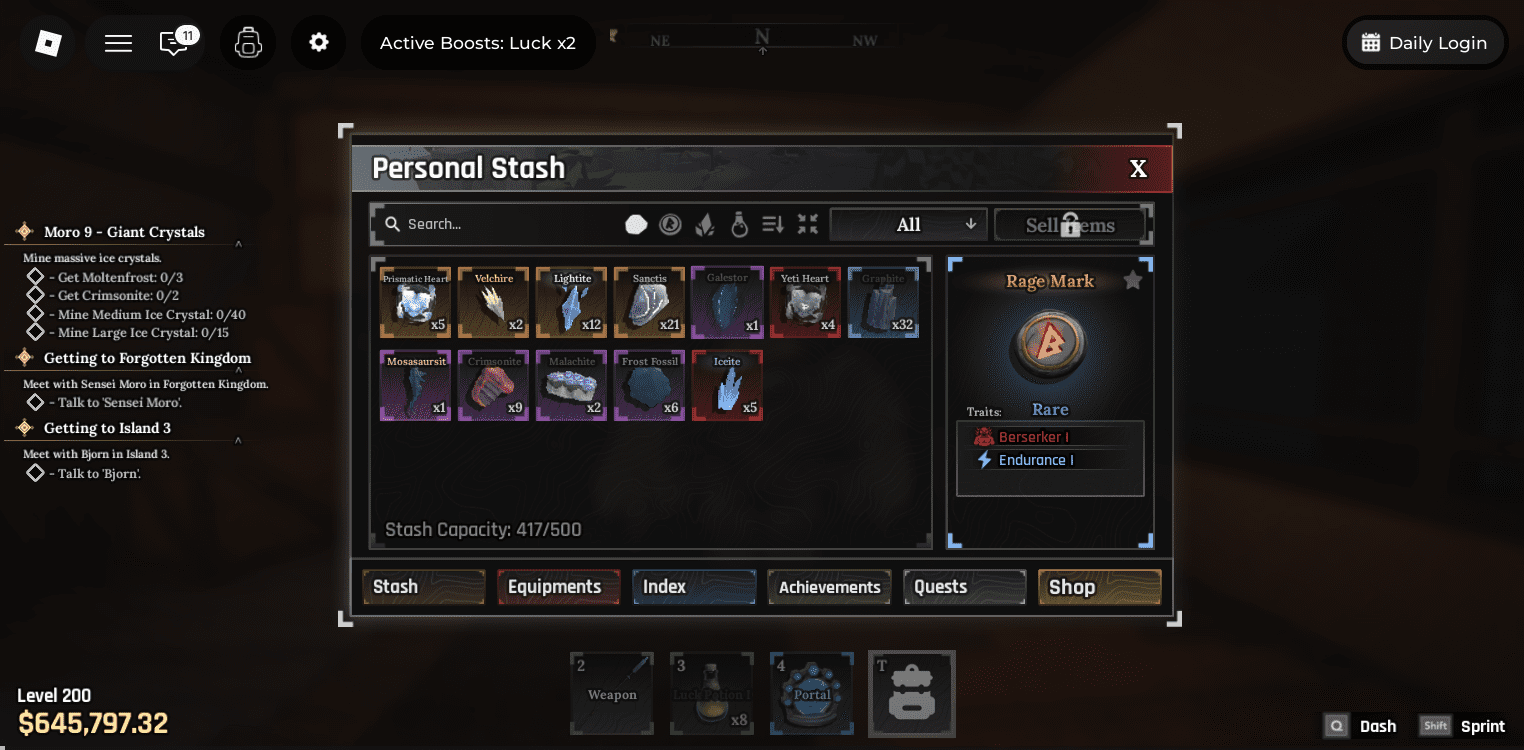Click the sort order icon
This screenshot has width=1524, height=750.
[772, 223]
